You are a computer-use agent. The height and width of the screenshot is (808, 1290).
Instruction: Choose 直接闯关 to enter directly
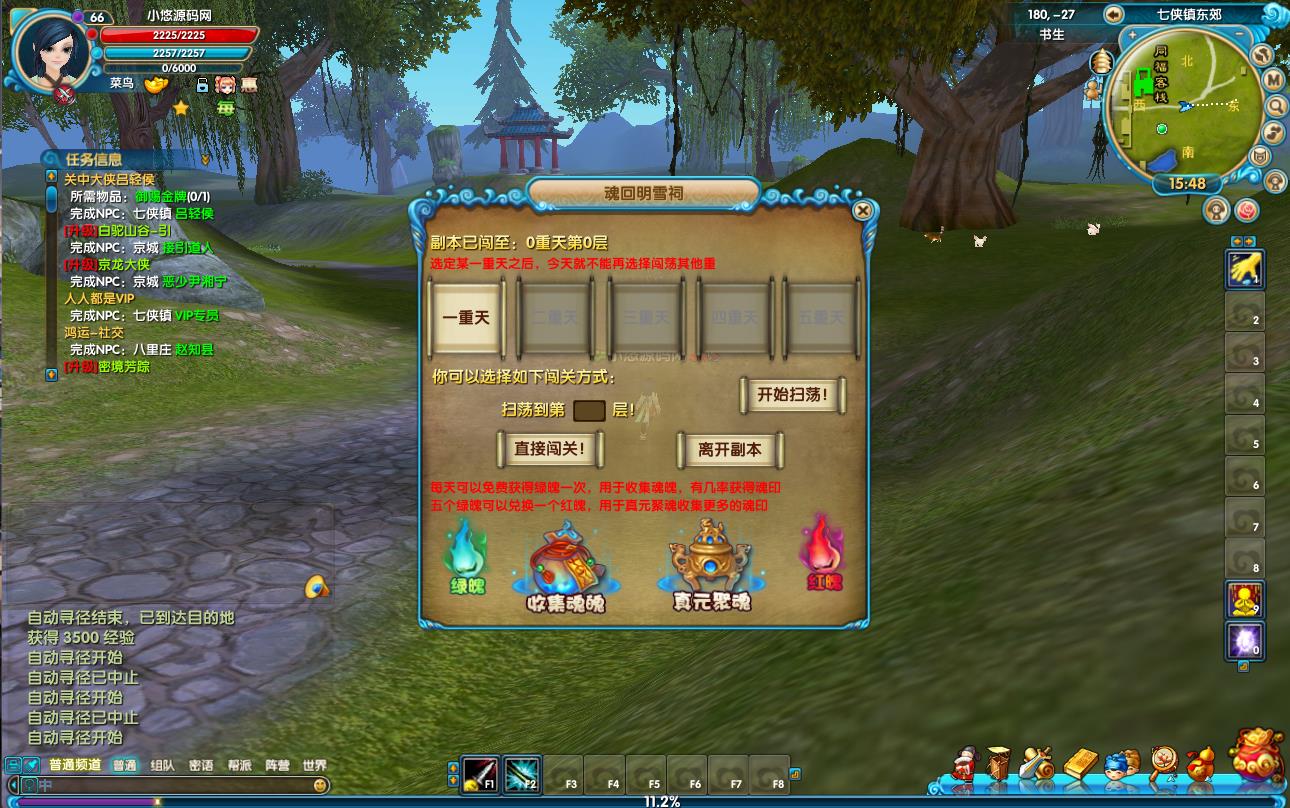549,449
